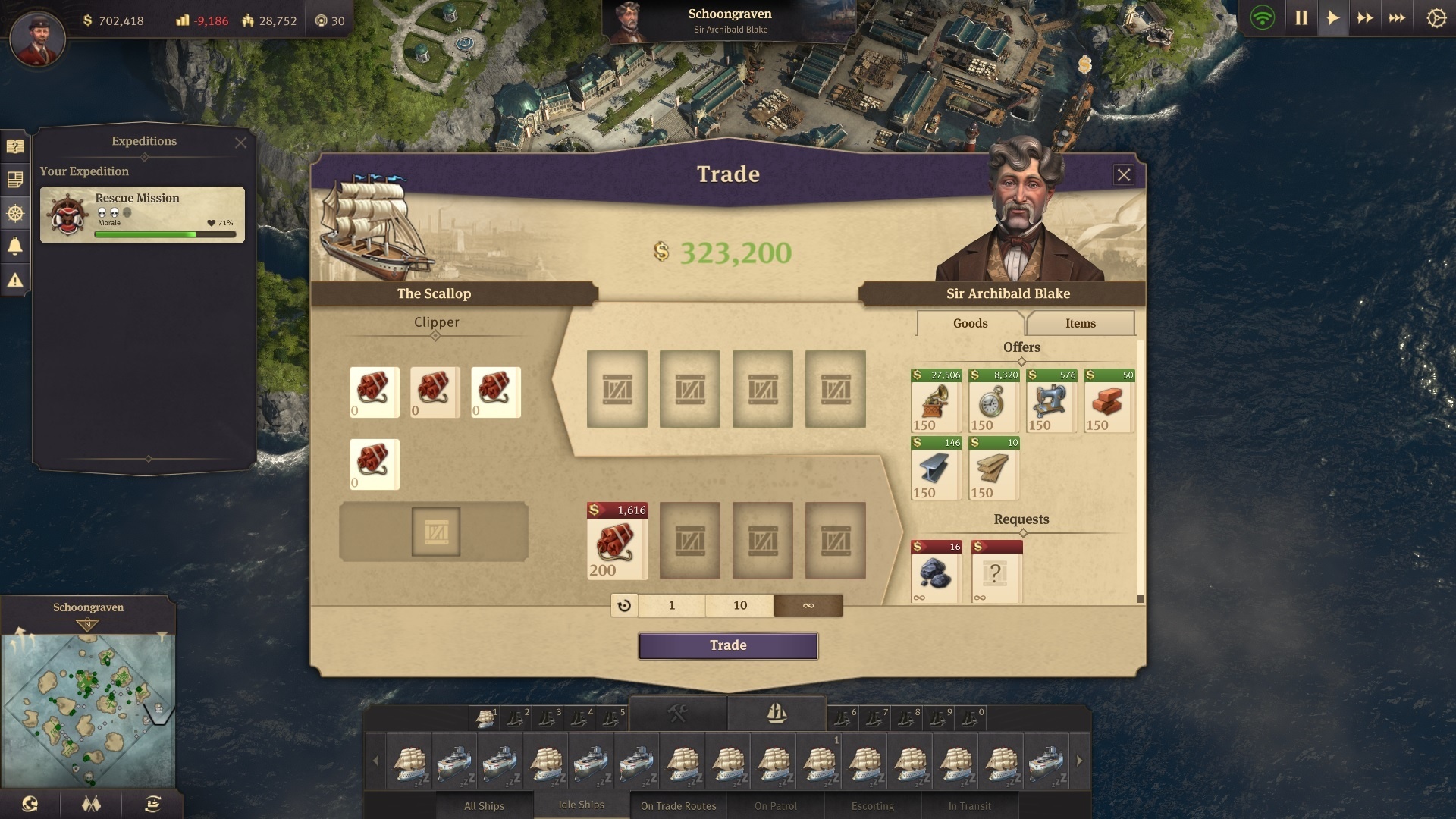Reset the trade amount selection
Image resolution: width=1456 pixels, height=819 pixels.
(624, 605)
